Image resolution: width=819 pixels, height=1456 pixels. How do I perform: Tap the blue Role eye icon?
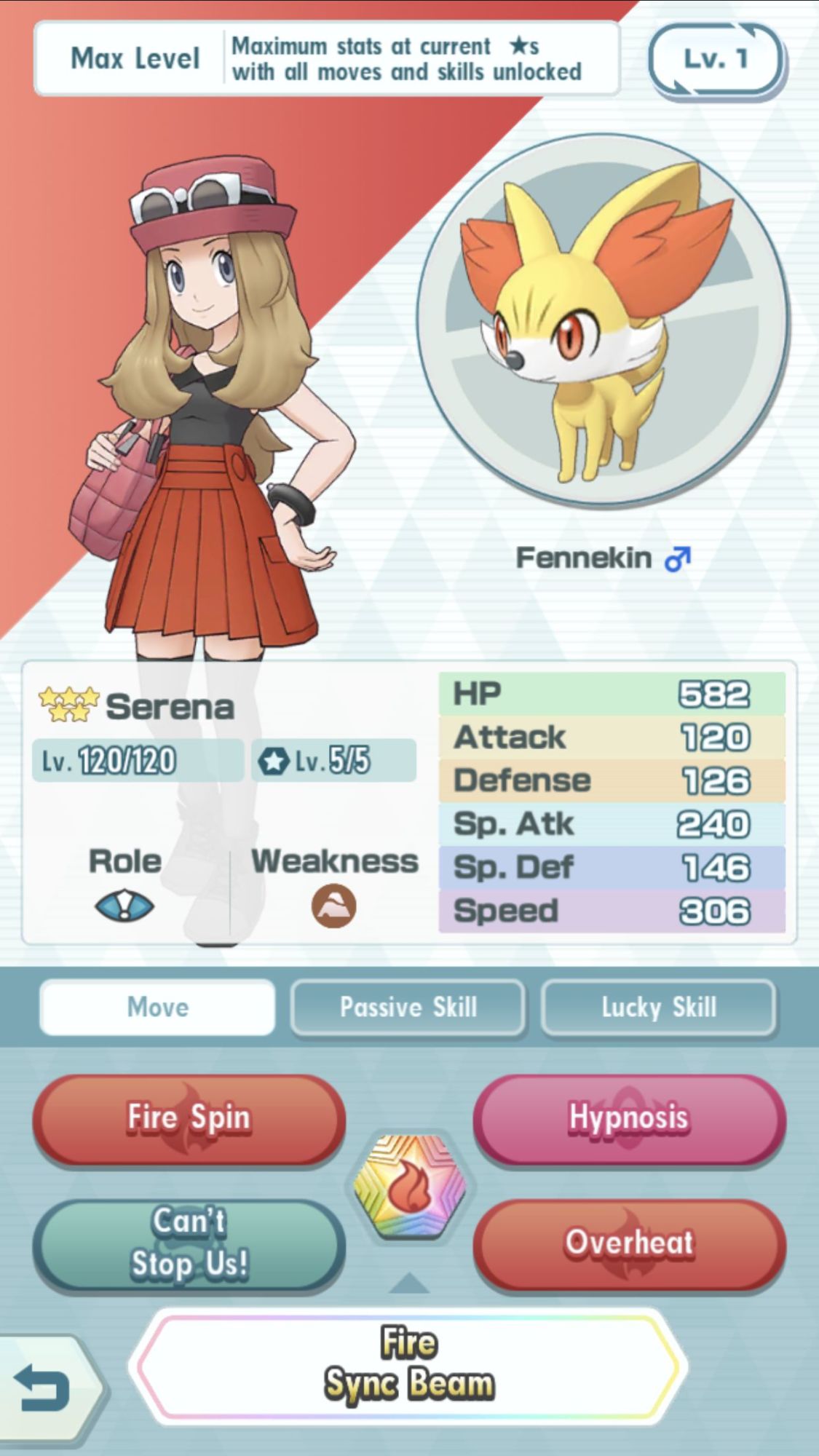click(x=124, y=906)
